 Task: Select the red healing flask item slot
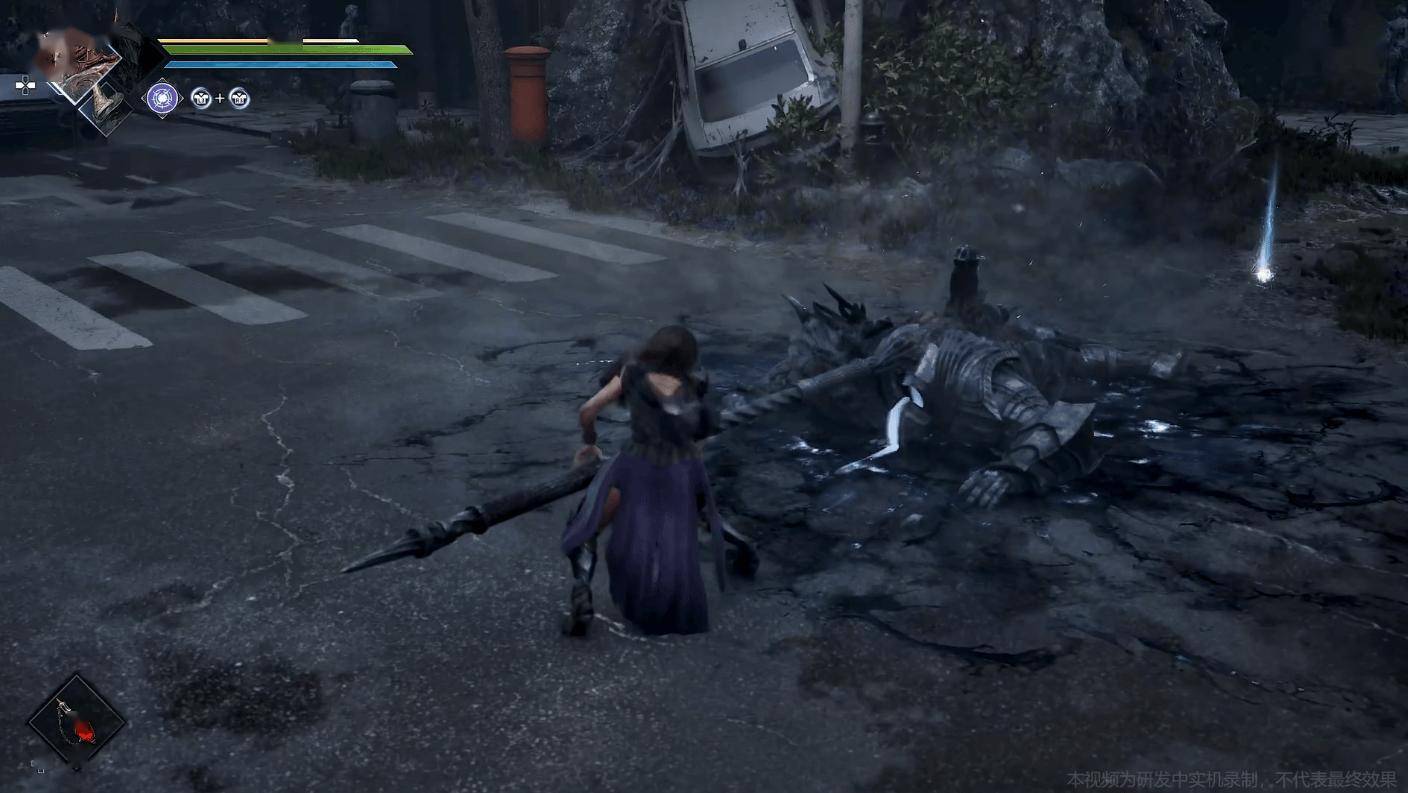76,720
